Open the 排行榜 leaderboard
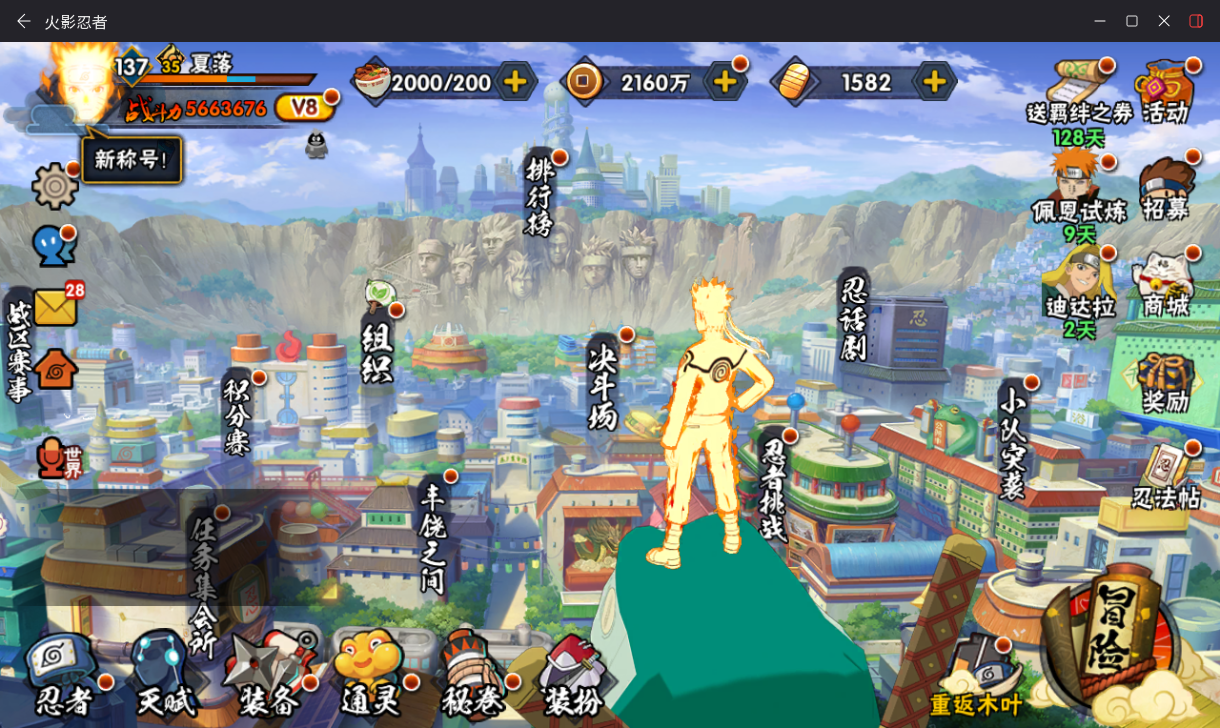This screenshot has width=1220, height=728. 539,196
